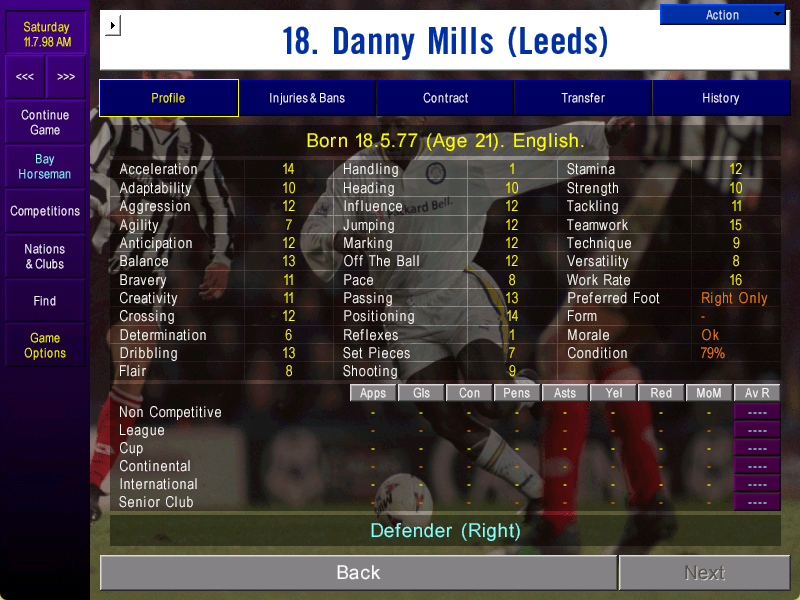
Task: Open the Contract tab
Action: tap(445, 98)
